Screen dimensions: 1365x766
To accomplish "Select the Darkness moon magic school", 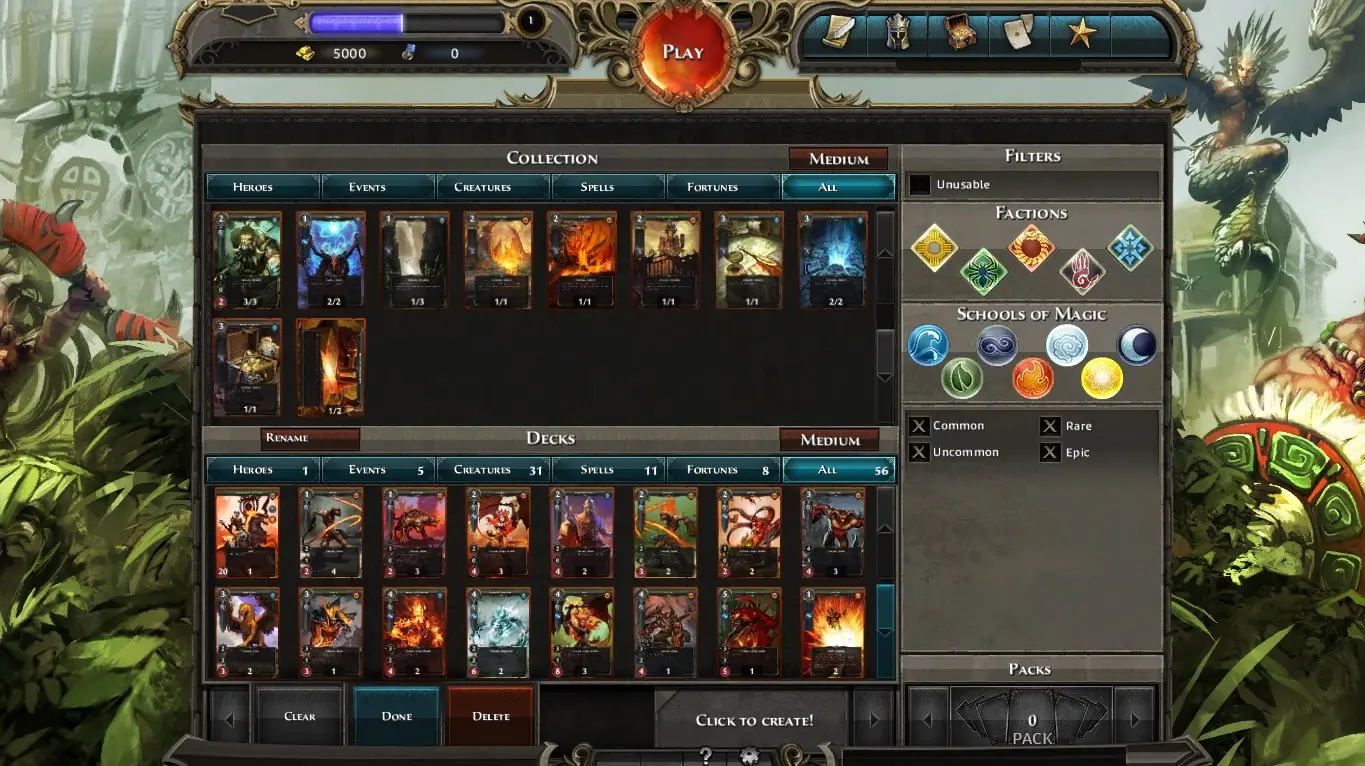I will (x=1135, y=344).
